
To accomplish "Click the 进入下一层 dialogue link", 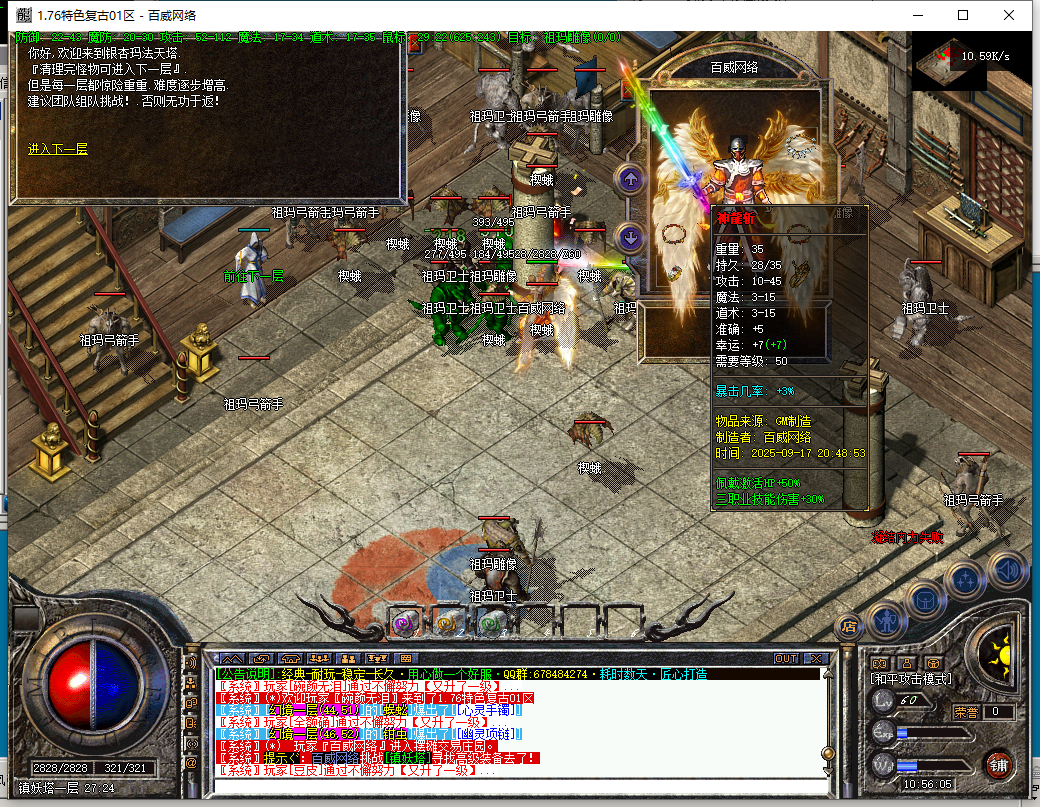I will (58, 149).
